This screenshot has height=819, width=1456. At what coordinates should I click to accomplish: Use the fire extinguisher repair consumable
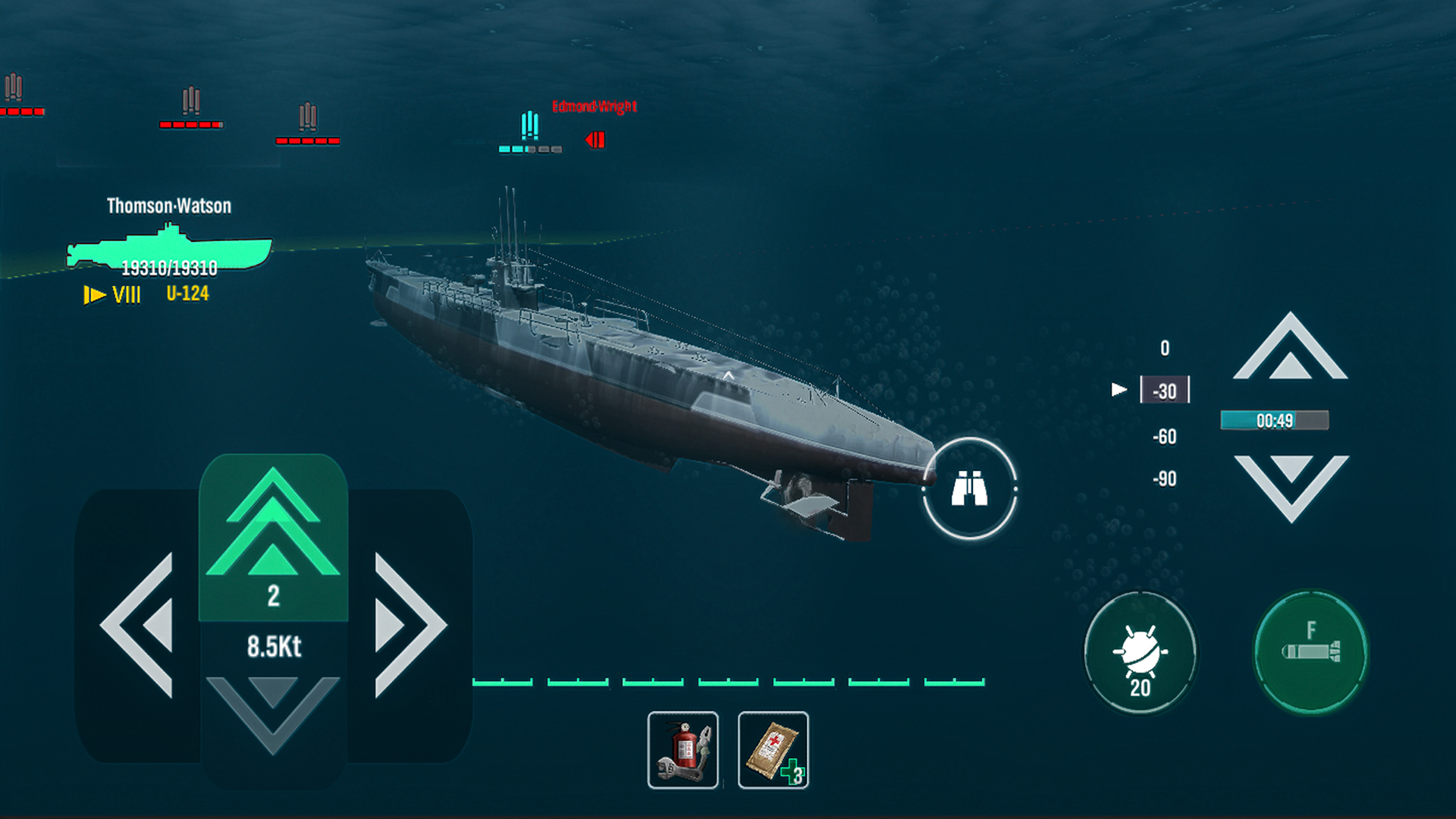click(682, 750)
